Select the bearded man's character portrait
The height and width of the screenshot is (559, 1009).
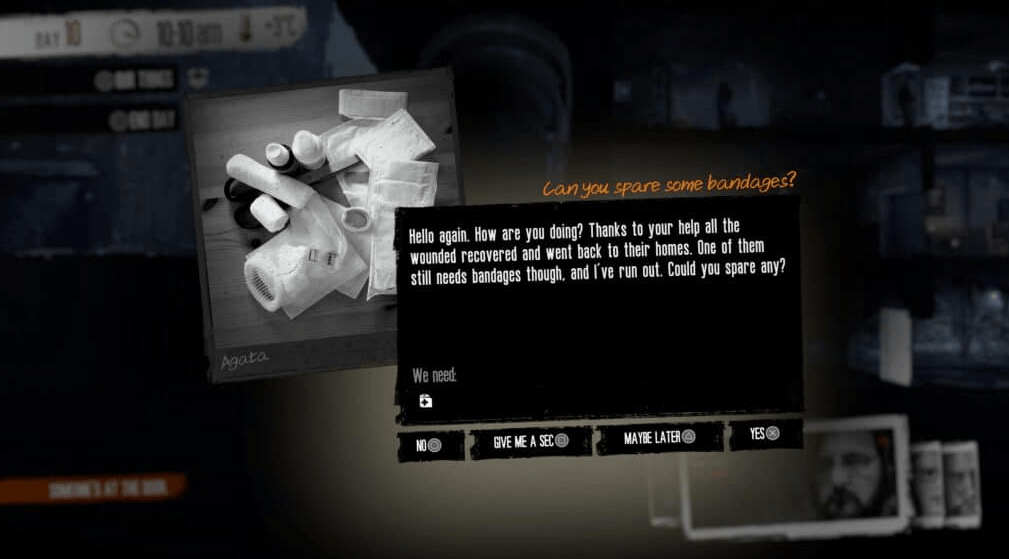coord(848,472)
